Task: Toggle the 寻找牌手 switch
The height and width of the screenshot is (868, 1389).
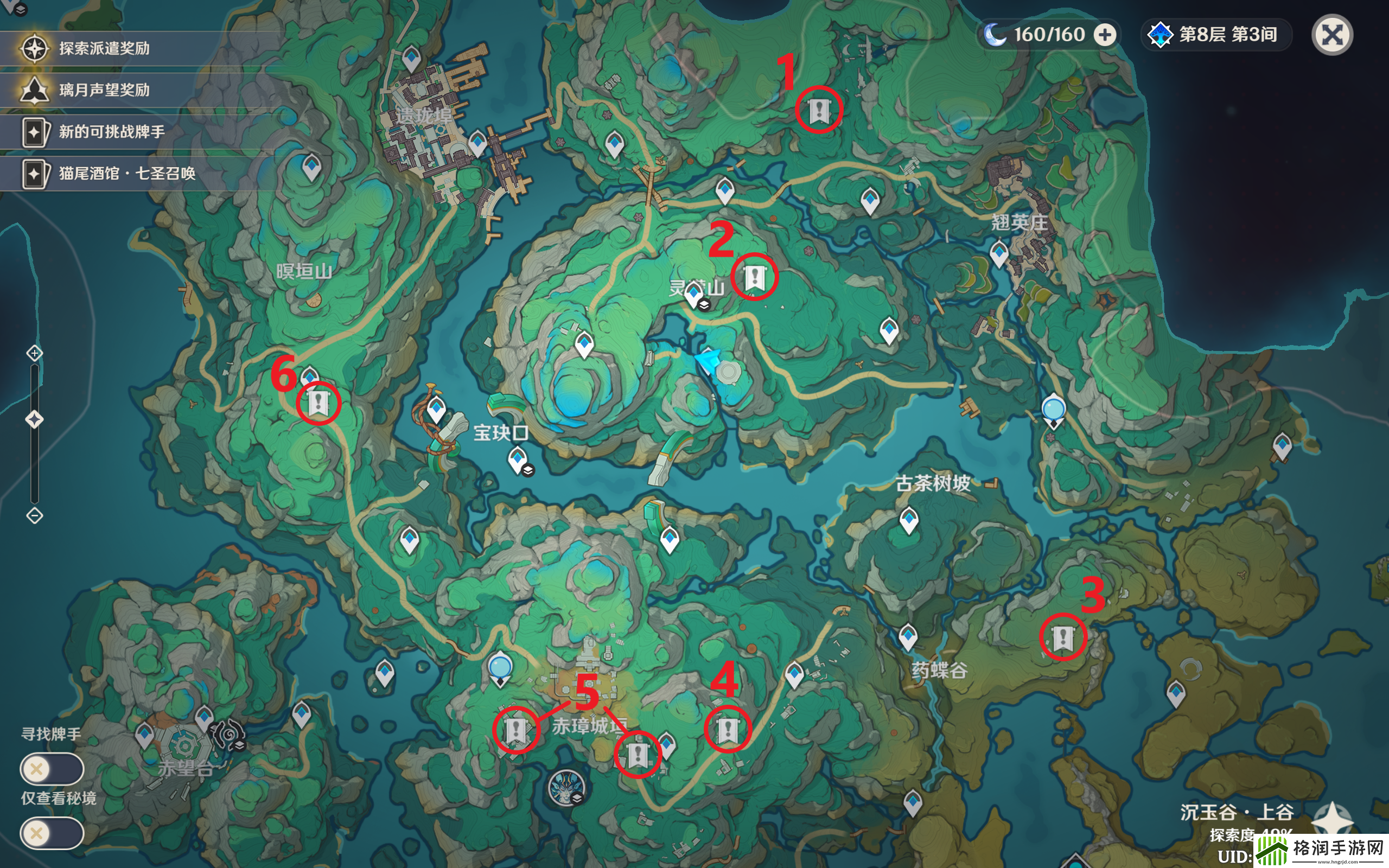Action: coord(52,769)
